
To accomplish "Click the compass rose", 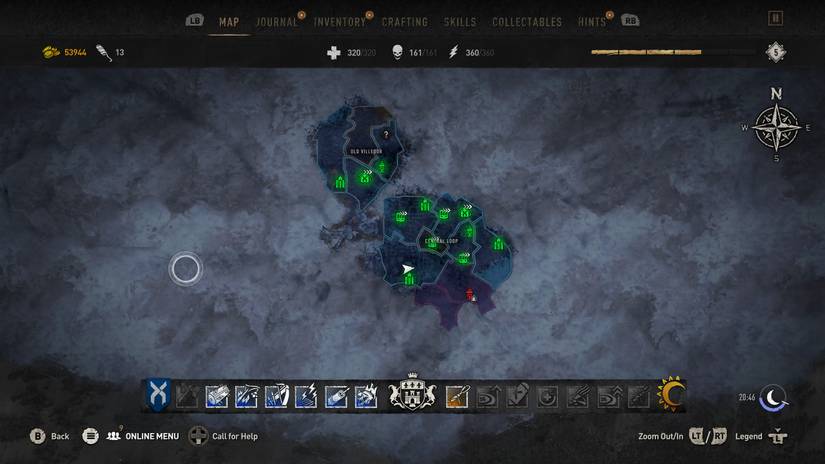I will (776, 127).
